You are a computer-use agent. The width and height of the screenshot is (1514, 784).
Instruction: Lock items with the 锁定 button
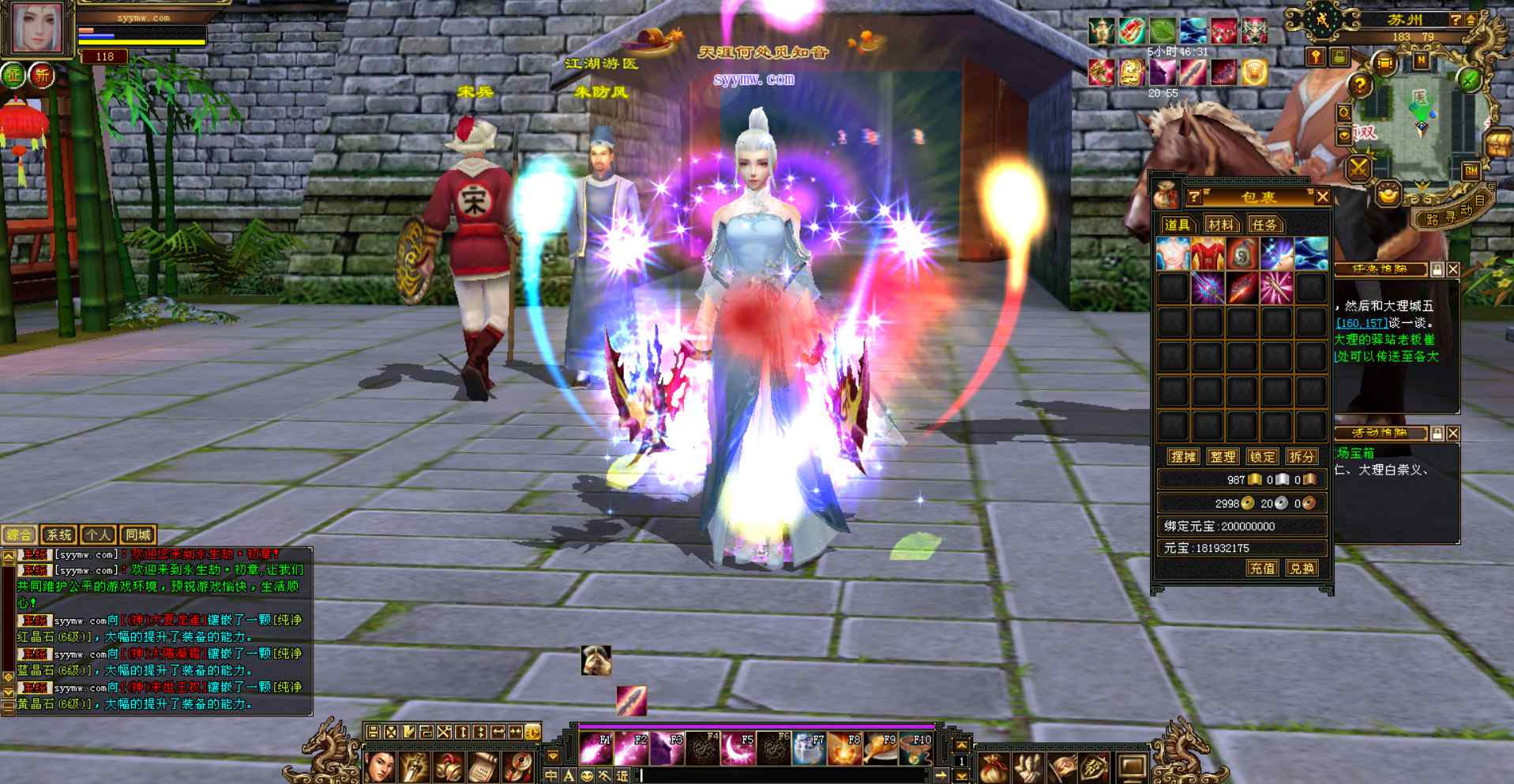1262,456
